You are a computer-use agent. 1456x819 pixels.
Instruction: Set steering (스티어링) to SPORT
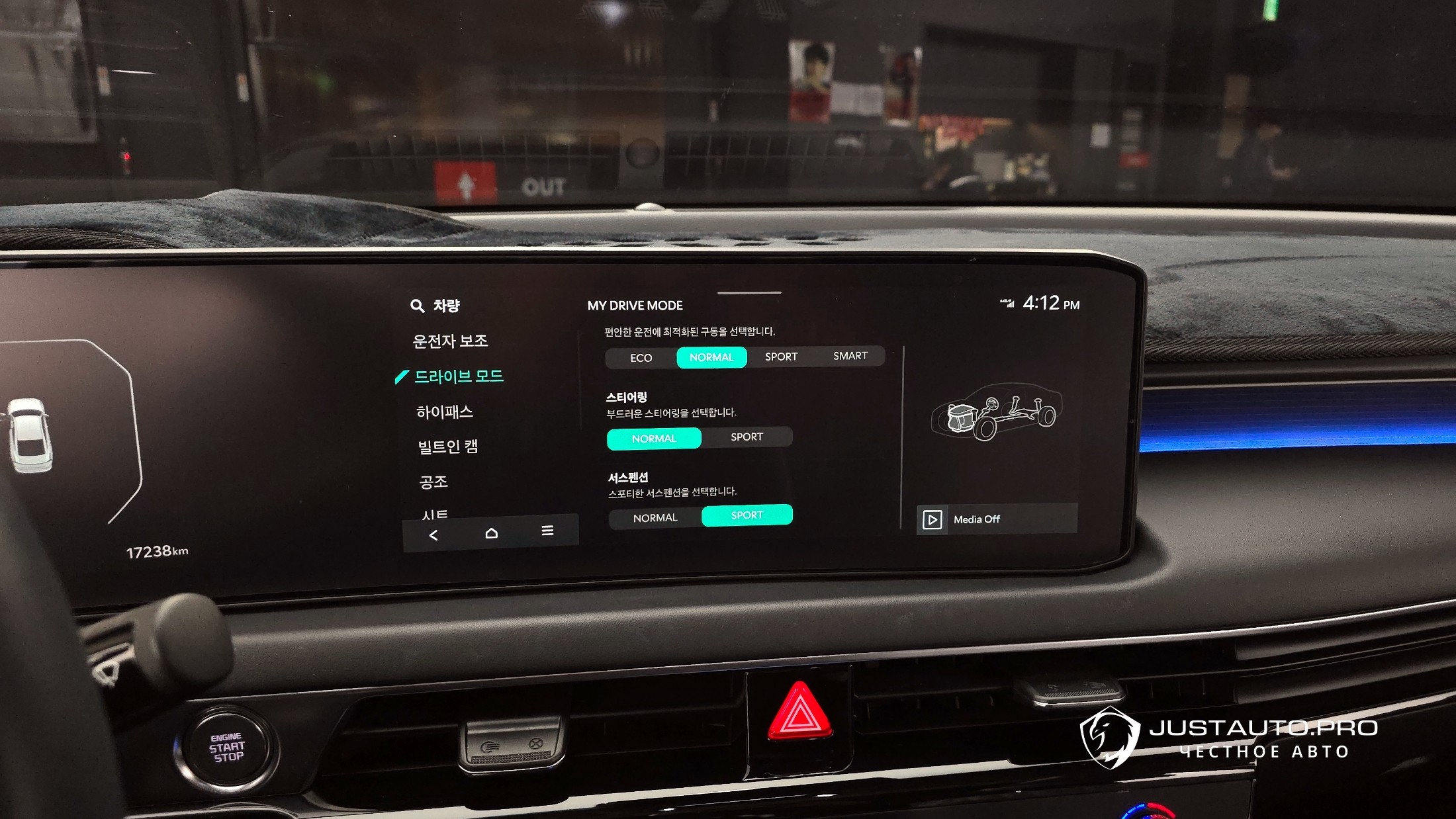point(747,437)
